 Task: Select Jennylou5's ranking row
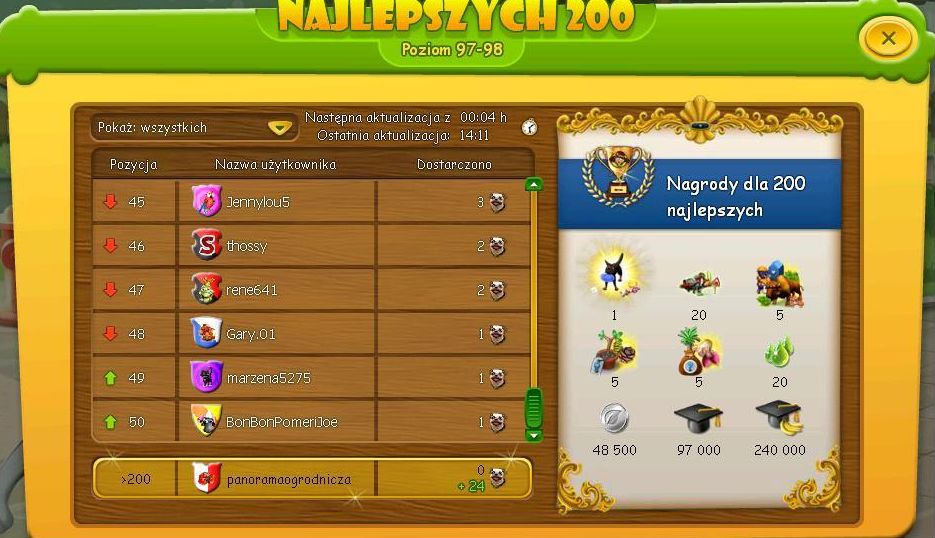[x=312, y=202]
